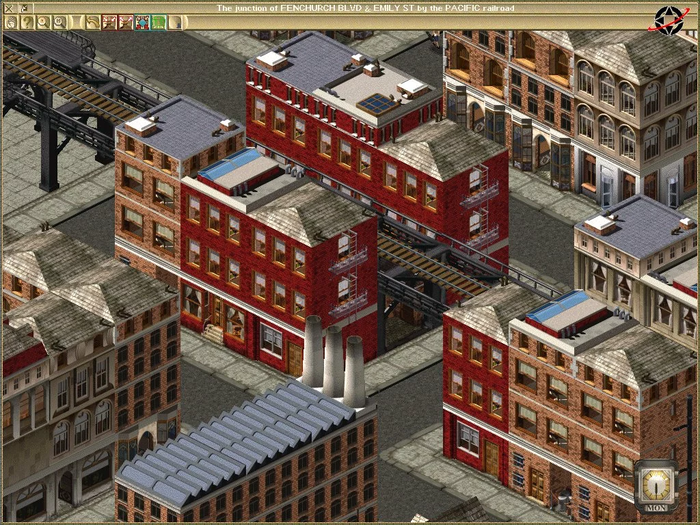The height and width of the screenshot is (525, 700).
Task: Close the window with the X button
Action: (x=9, y=8)
